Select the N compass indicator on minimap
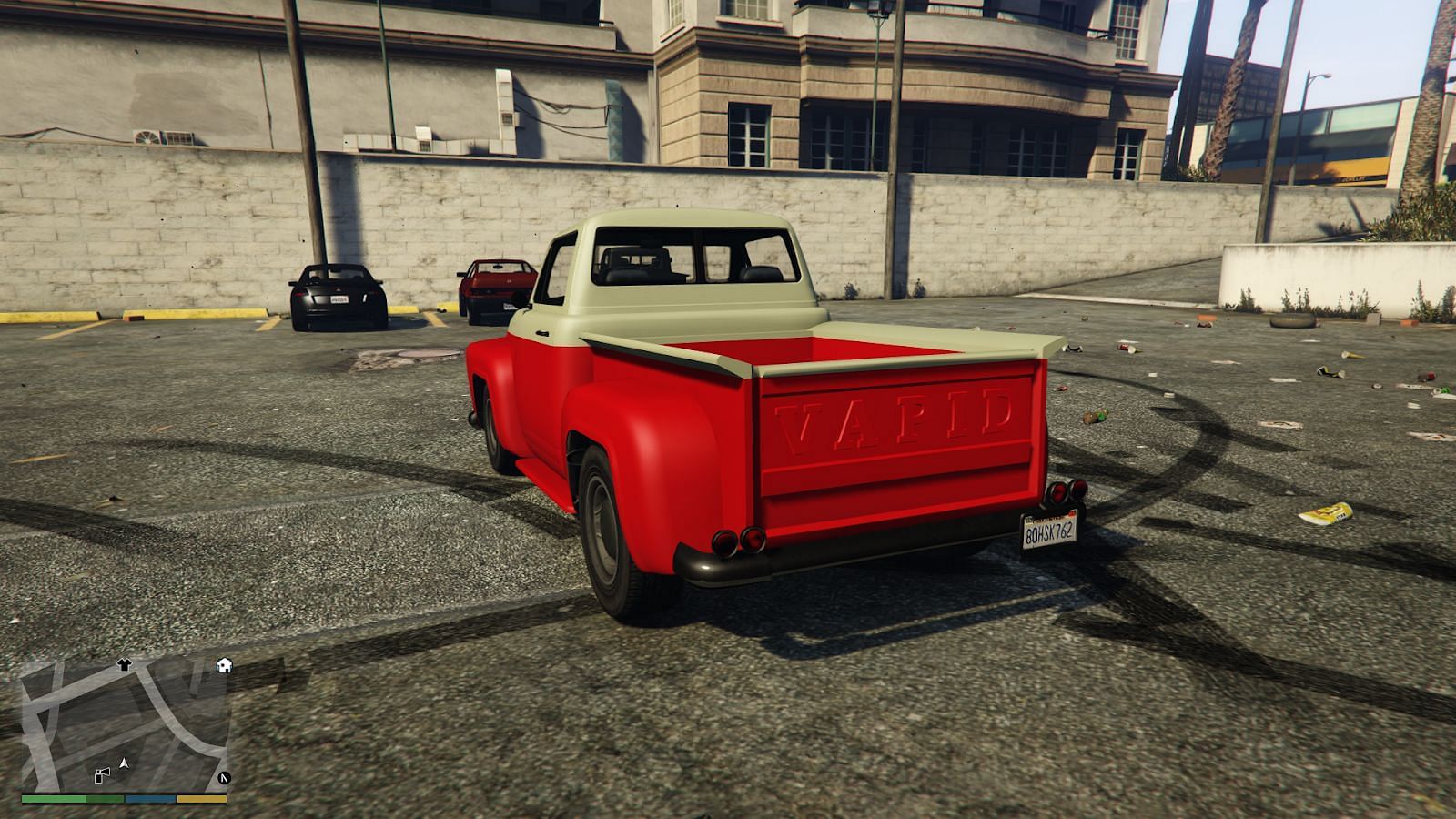The width and height of the screenshot is (1456, 819). point(223,779)
